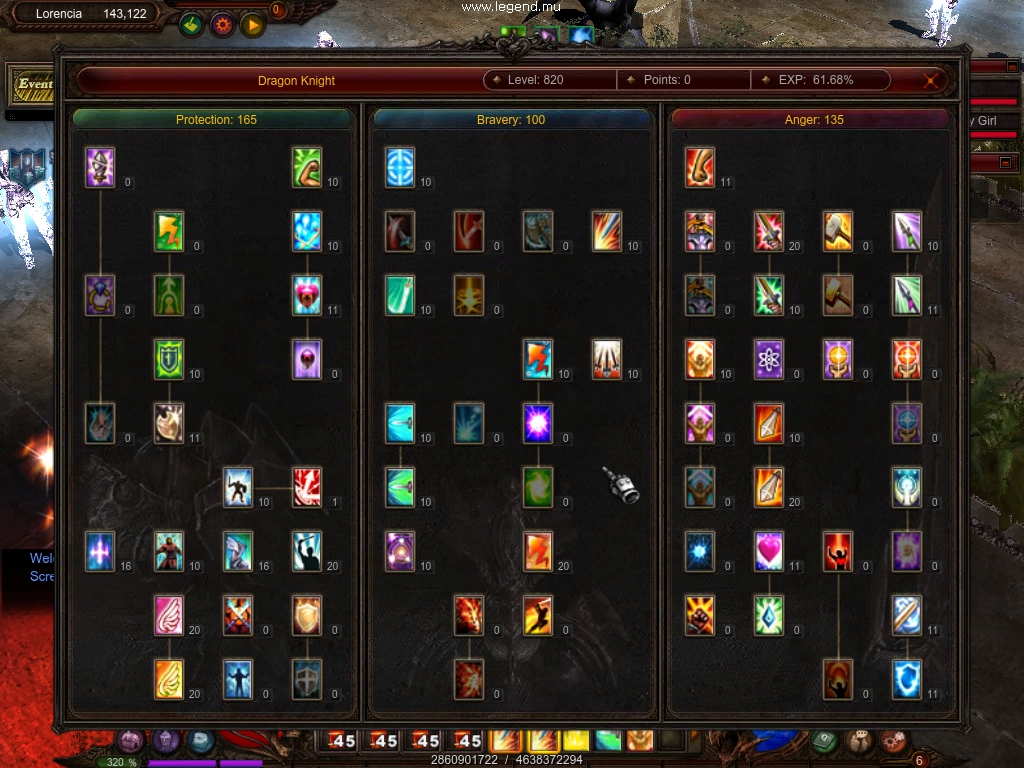The width and height of the screenshot is (1024, 768).
Task: Pick the pink wing skill
Action: click(169, 615)
